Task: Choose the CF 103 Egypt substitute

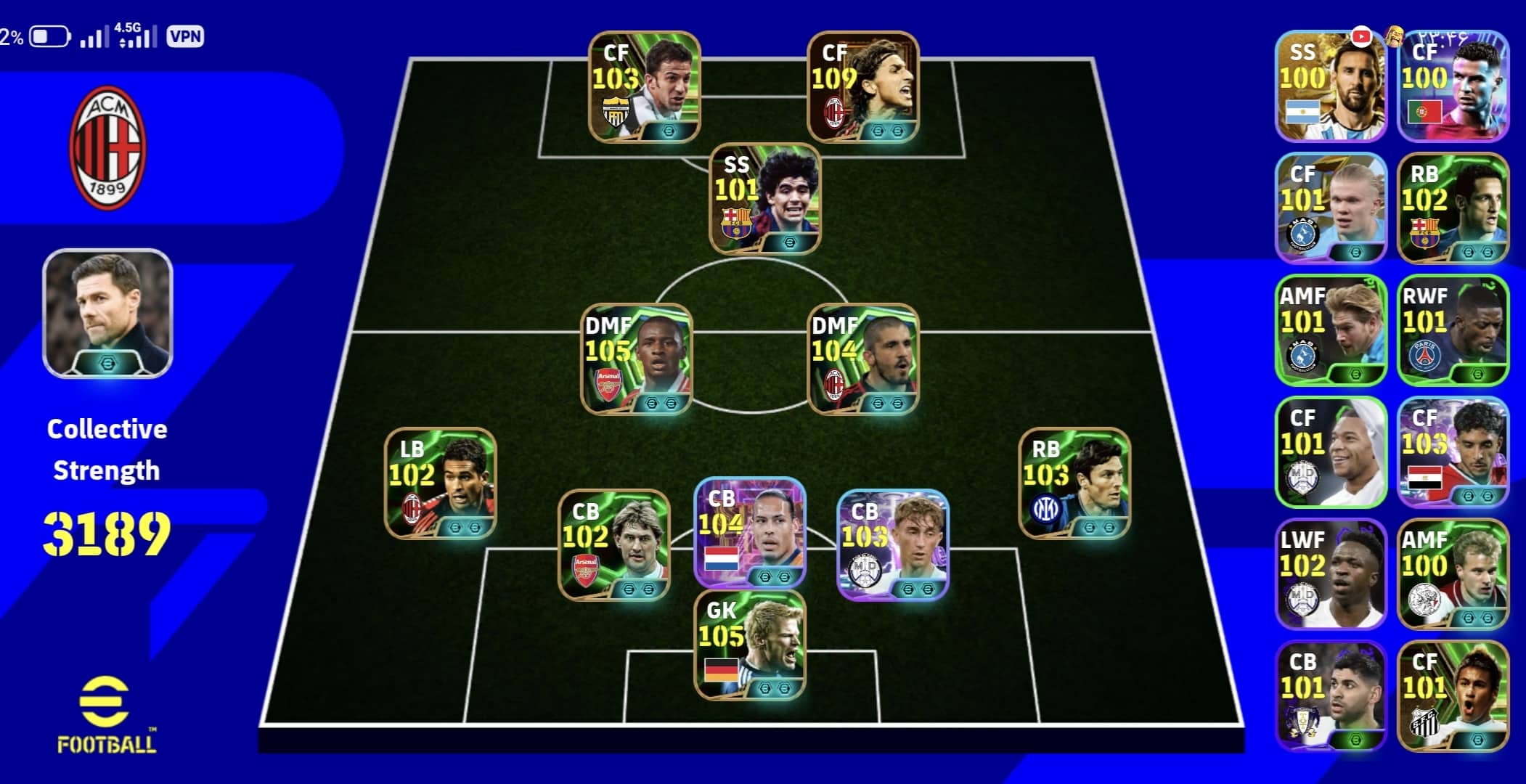Action: (x=1452, y=452)
